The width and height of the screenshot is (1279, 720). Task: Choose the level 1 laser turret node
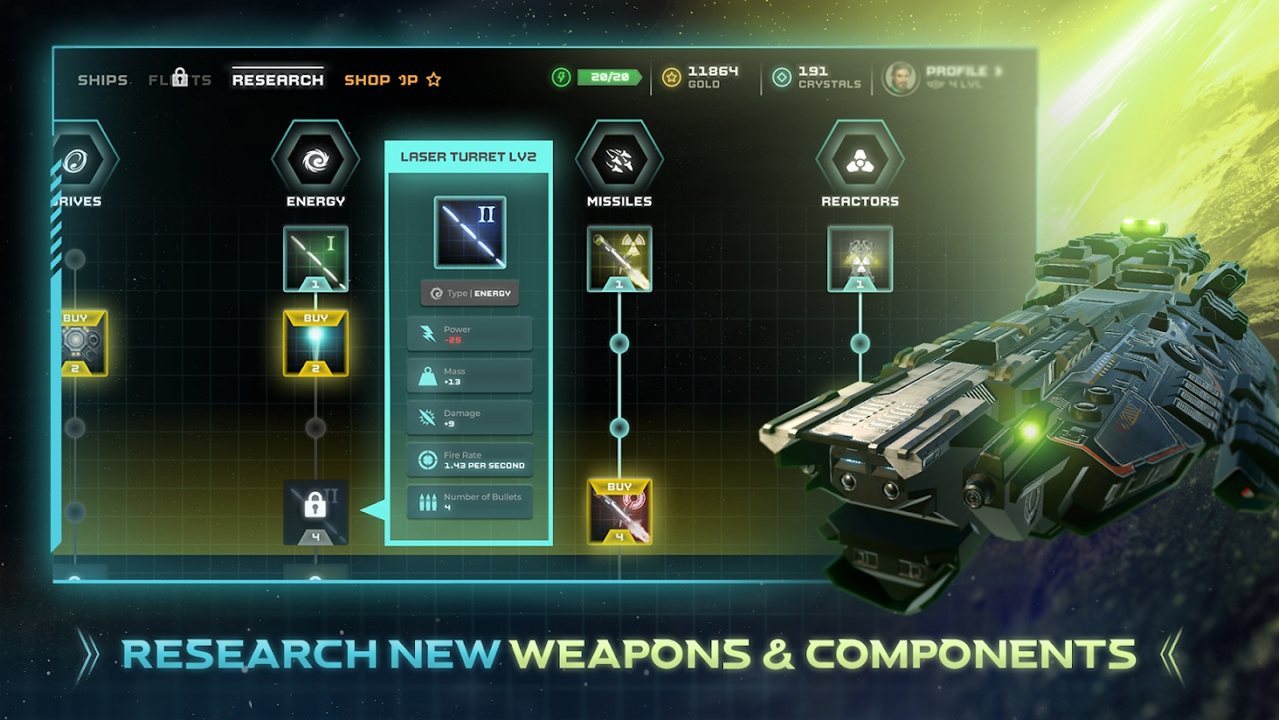tap(315, 259)
